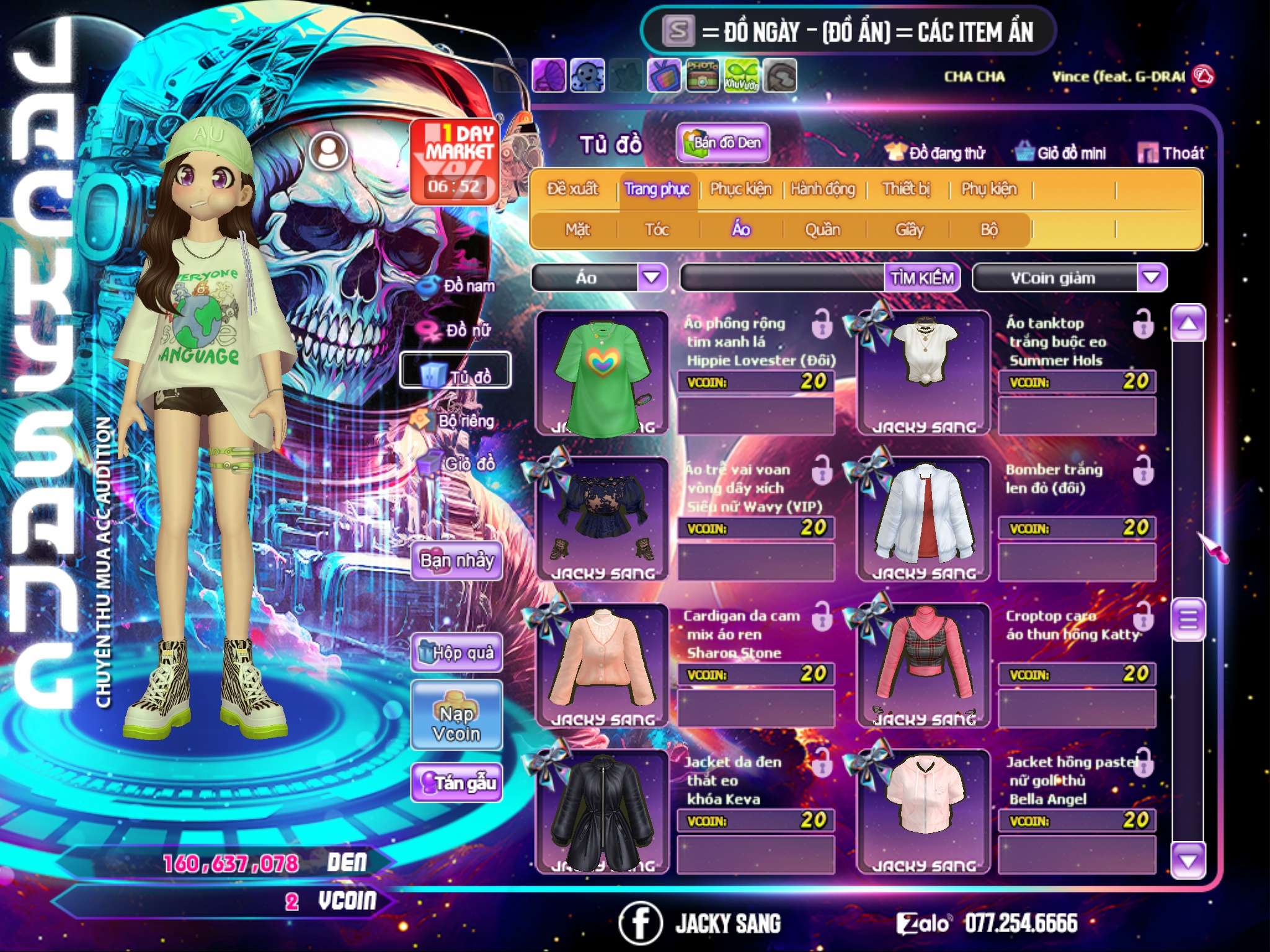This screenshot has width=1270, height=952.
Task: Open the VCoin giảm sort dropdown
Action: [x=1152, y=278]
